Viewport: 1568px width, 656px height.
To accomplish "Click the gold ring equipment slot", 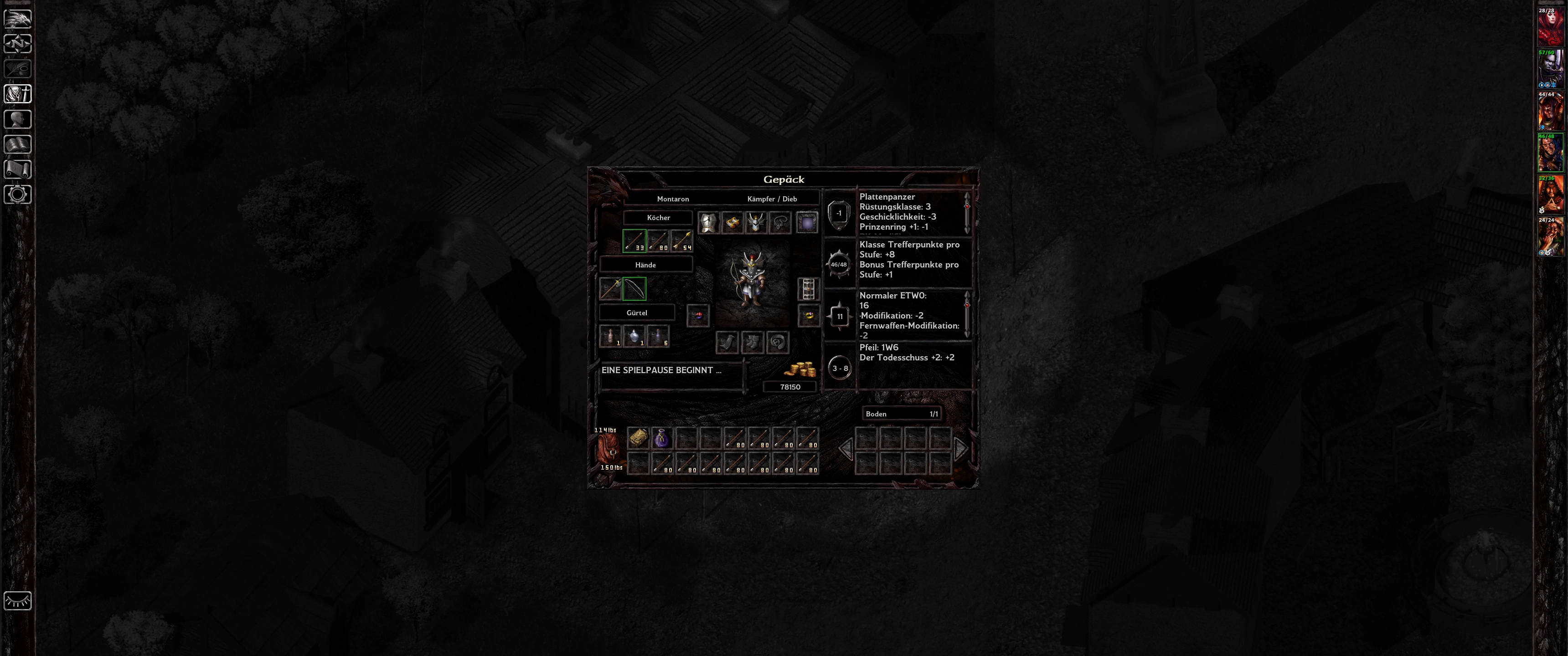I will point(809,315).
